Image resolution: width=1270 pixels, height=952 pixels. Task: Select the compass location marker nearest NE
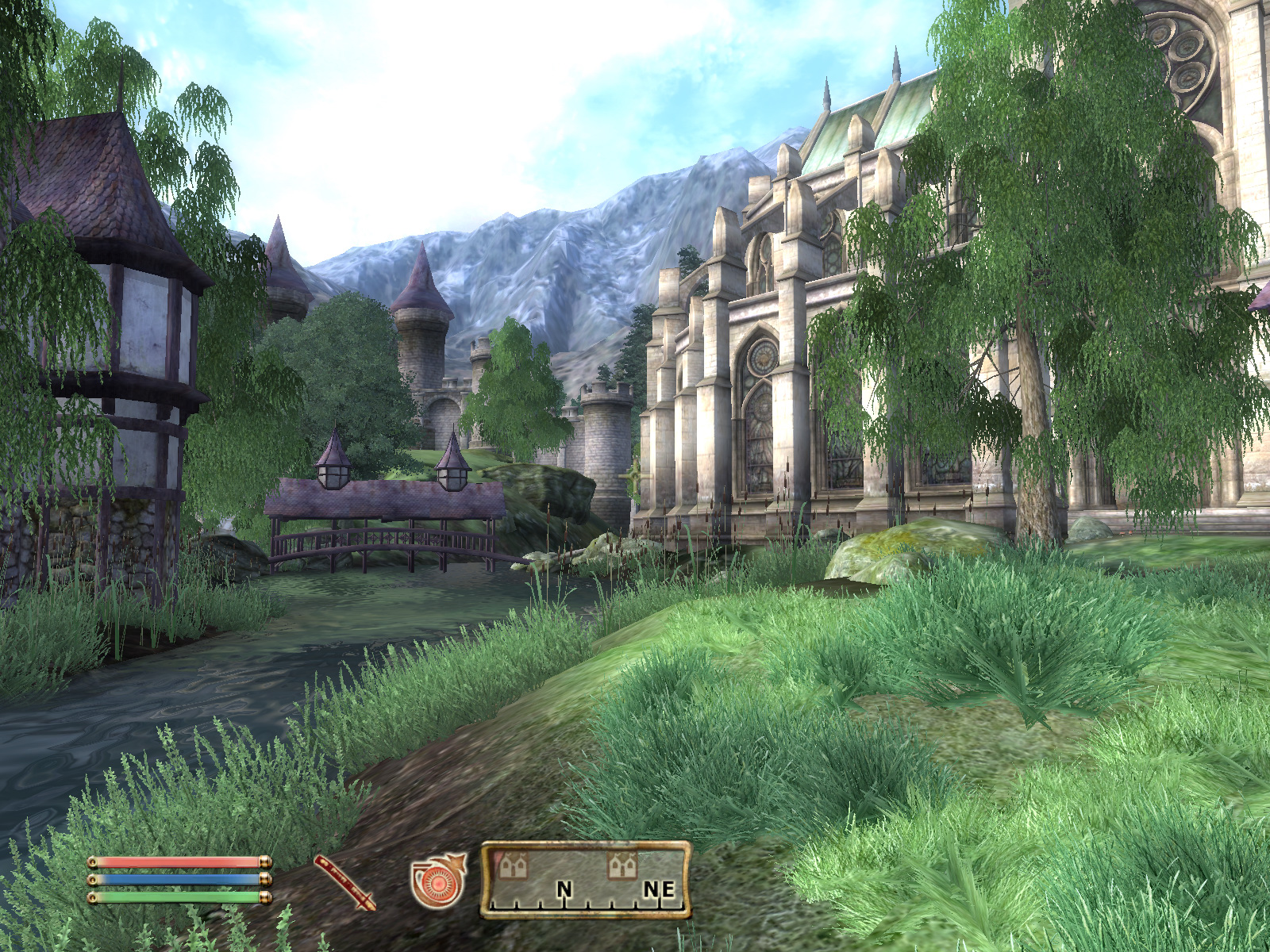[622, 866]
